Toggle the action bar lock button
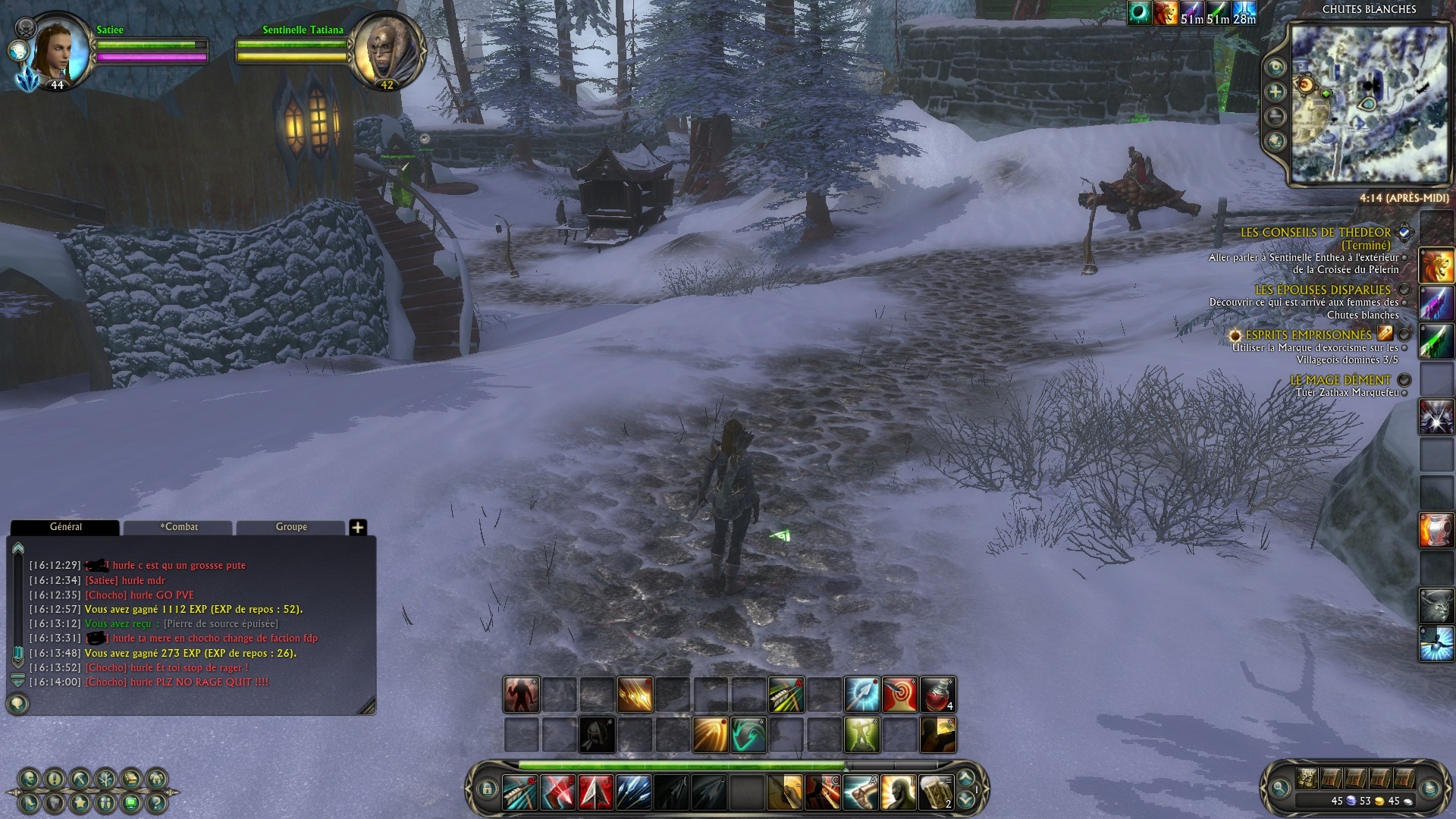 (487, 789)
